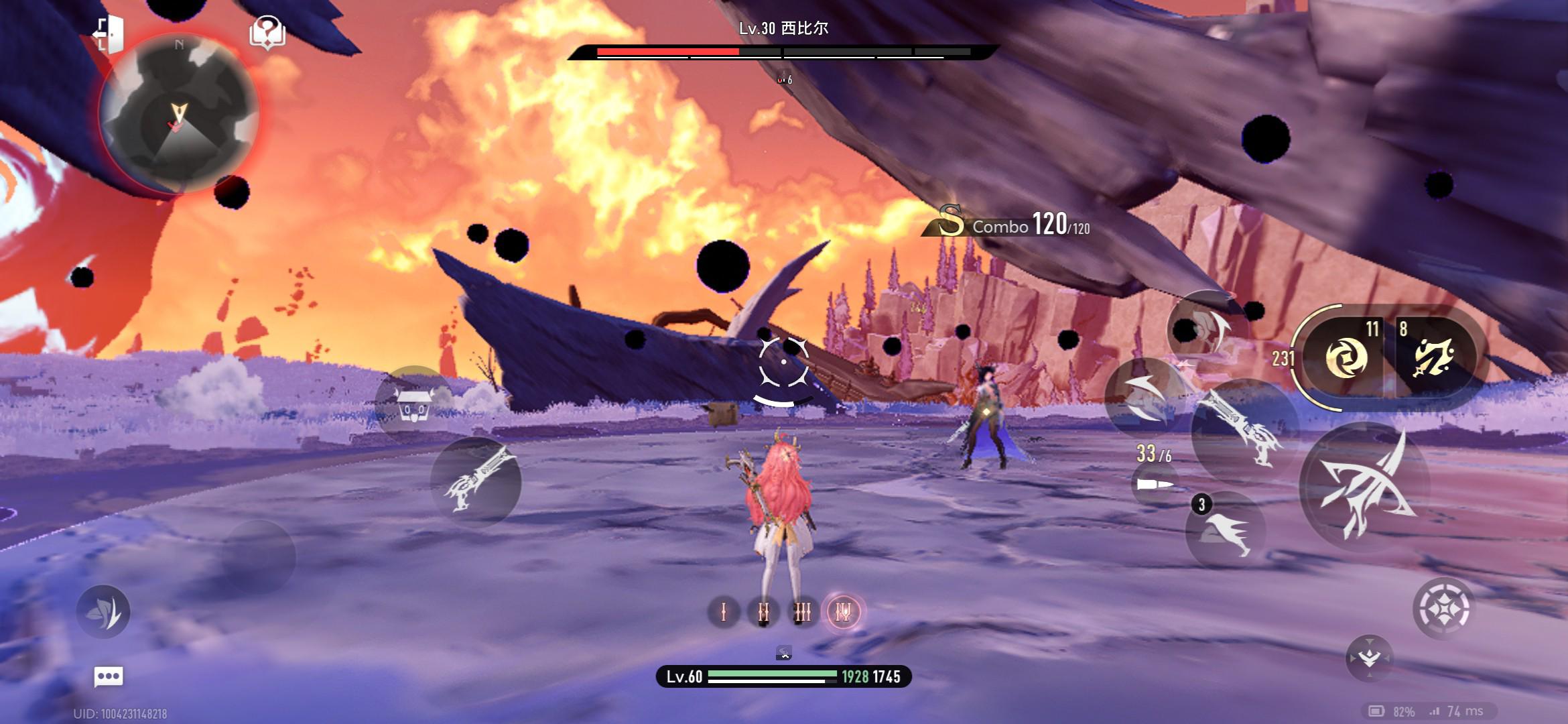Image resolution: width=1568 pixels, height=724 pixels.
Task: Select the Roman numeral I slot
Action: [x=724, y=611]
